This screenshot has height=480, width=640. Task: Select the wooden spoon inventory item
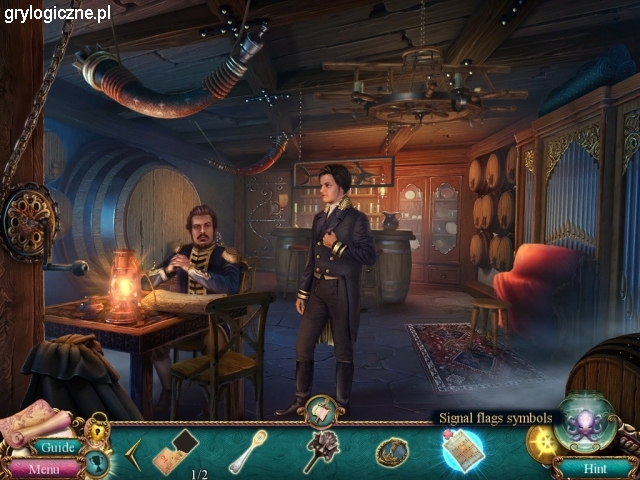click(x=247, y=450)
